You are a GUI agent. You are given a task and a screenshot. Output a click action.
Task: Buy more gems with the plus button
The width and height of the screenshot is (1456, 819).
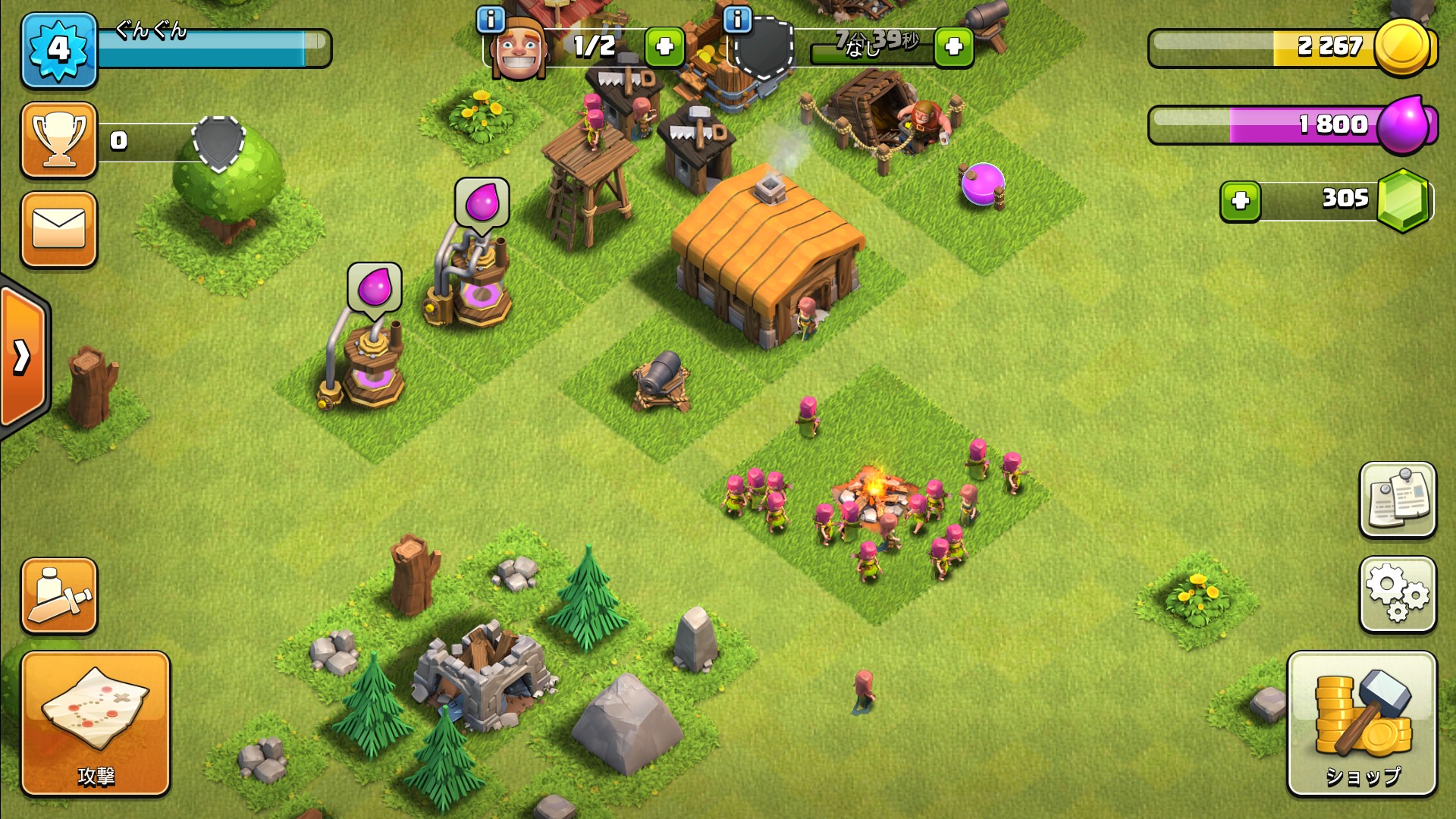point(1240,201)
